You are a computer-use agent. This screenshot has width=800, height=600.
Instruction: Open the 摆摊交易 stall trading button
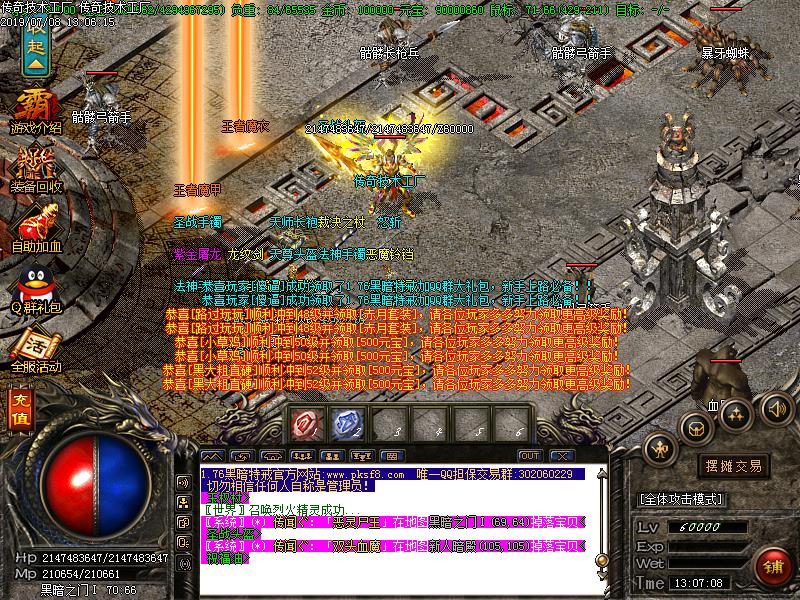point(735,465)
